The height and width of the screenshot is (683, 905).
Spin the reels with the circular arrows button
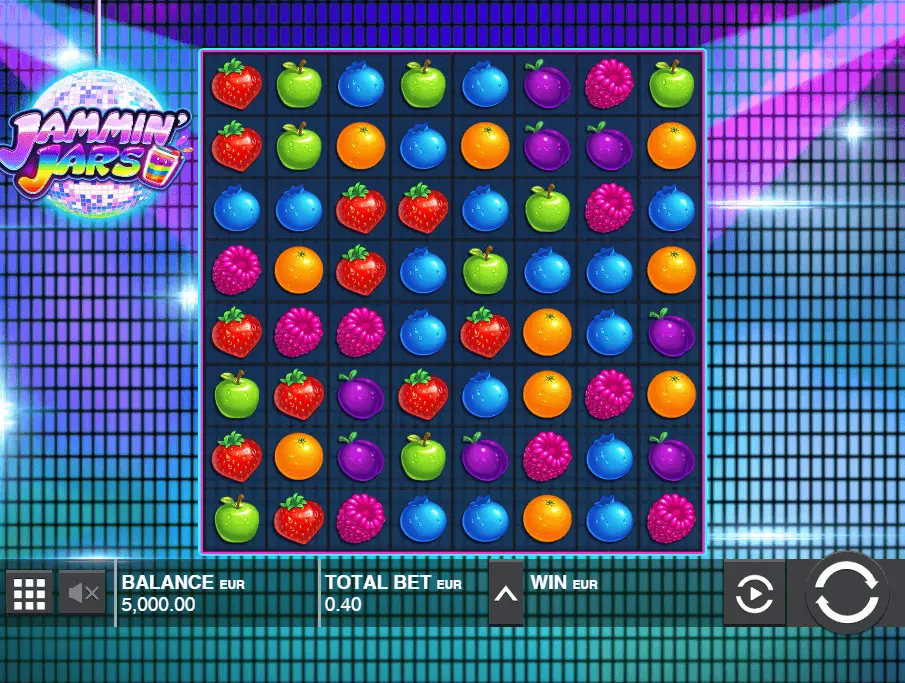tap(846, 594)
